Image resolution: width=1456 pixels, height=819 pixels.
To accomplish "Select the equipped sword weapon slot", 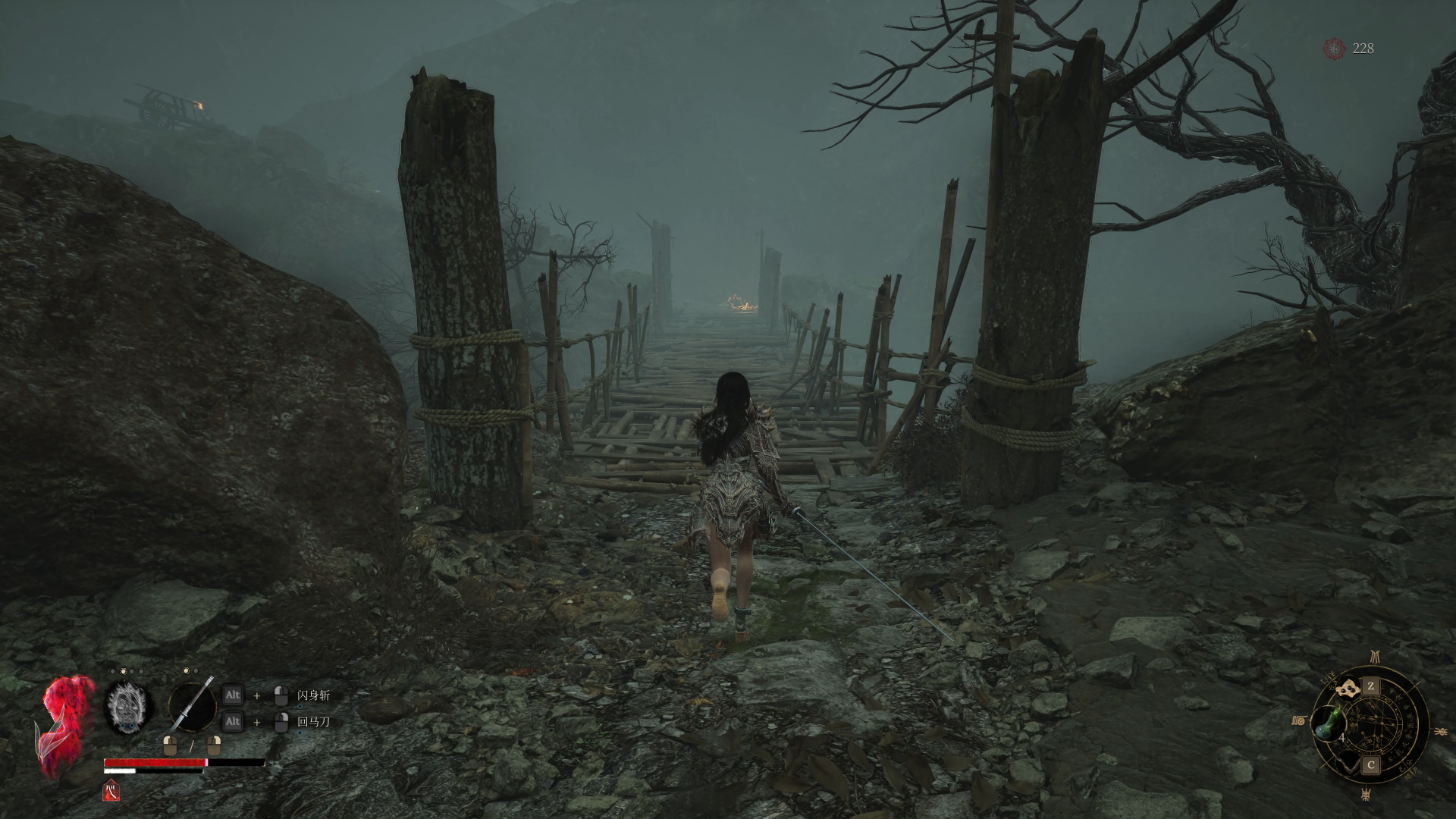I will tap(192, 708).
